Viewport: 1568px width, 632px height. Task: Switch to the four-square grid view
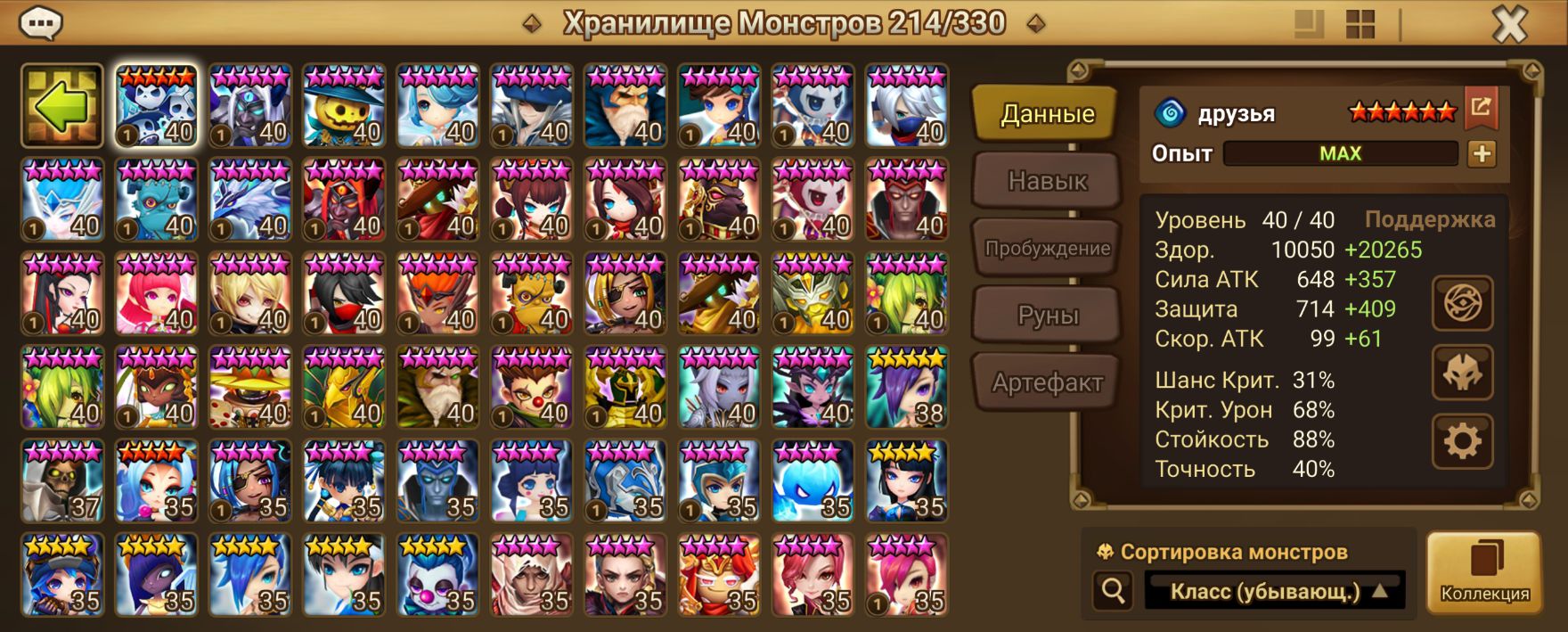tap(1360, 24)
